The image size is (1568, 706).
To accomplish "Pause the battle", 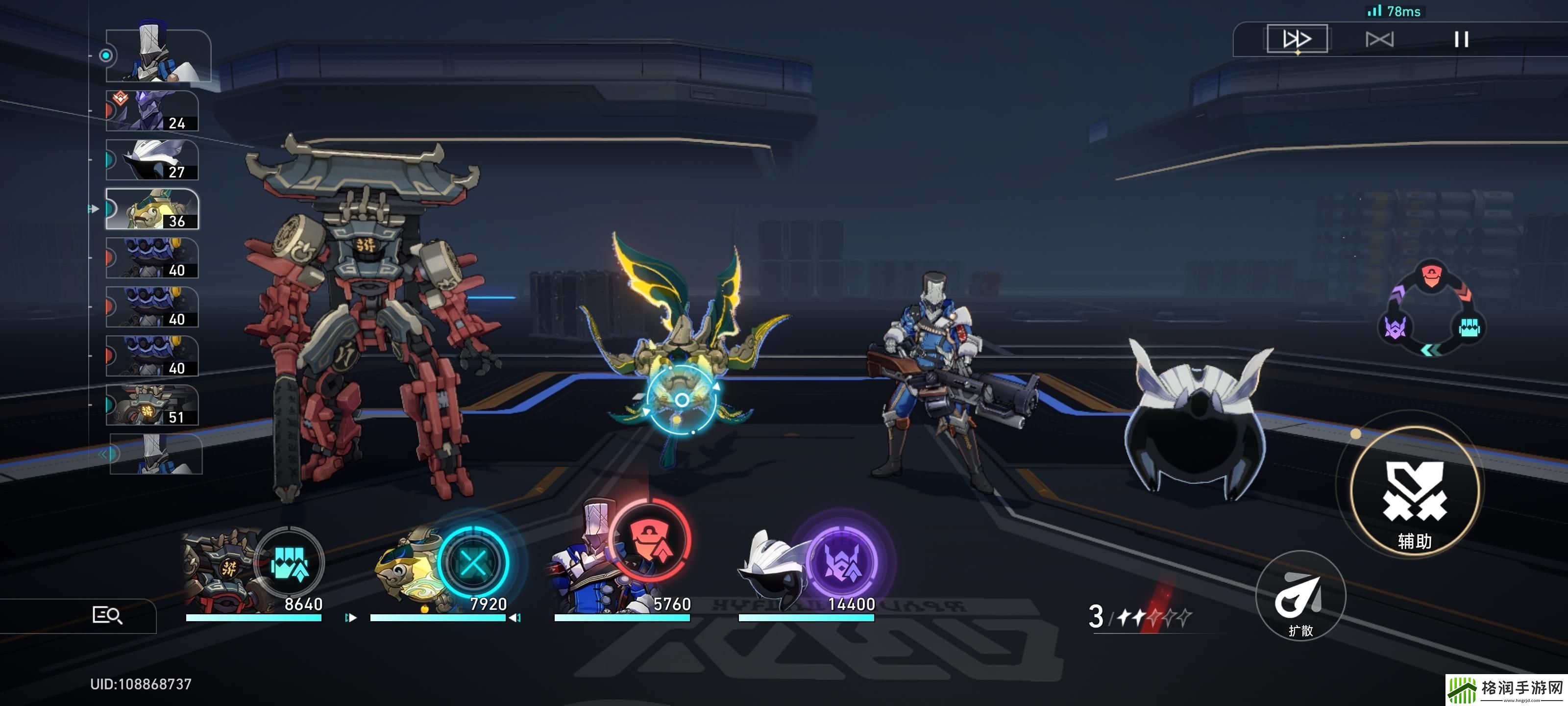I will tap(1461, 40).
